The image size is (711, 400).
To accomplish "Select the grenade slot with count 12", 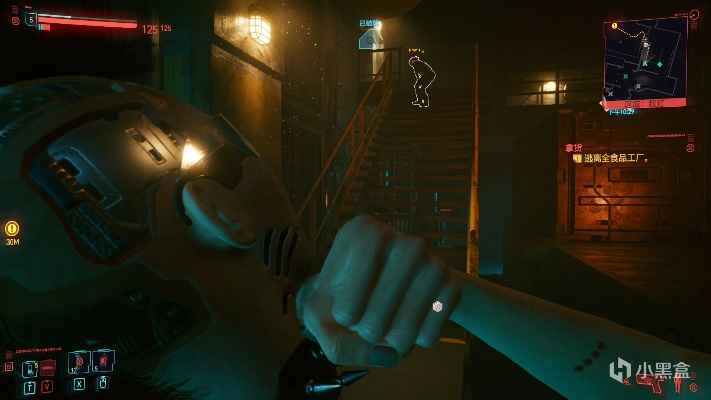I will [79, 362].
